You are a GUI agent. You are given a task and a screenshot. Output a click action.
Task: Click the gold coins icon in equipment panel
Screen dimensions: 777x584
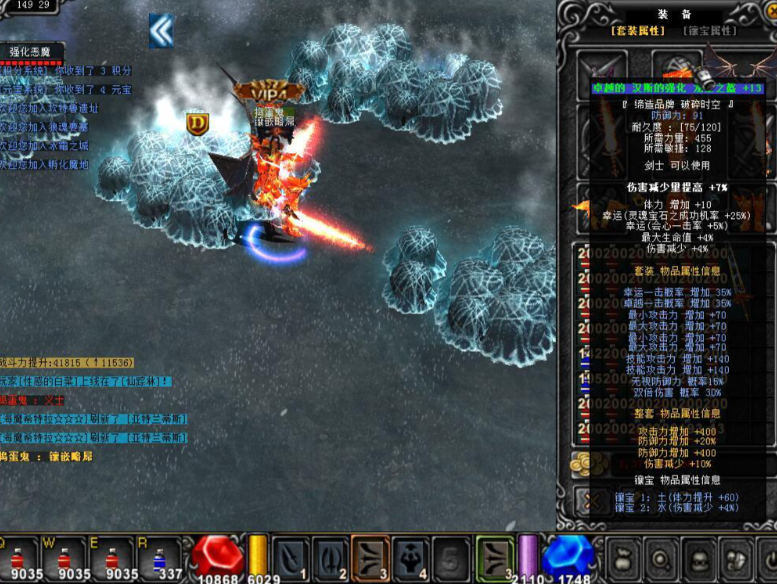coord(582,463)
